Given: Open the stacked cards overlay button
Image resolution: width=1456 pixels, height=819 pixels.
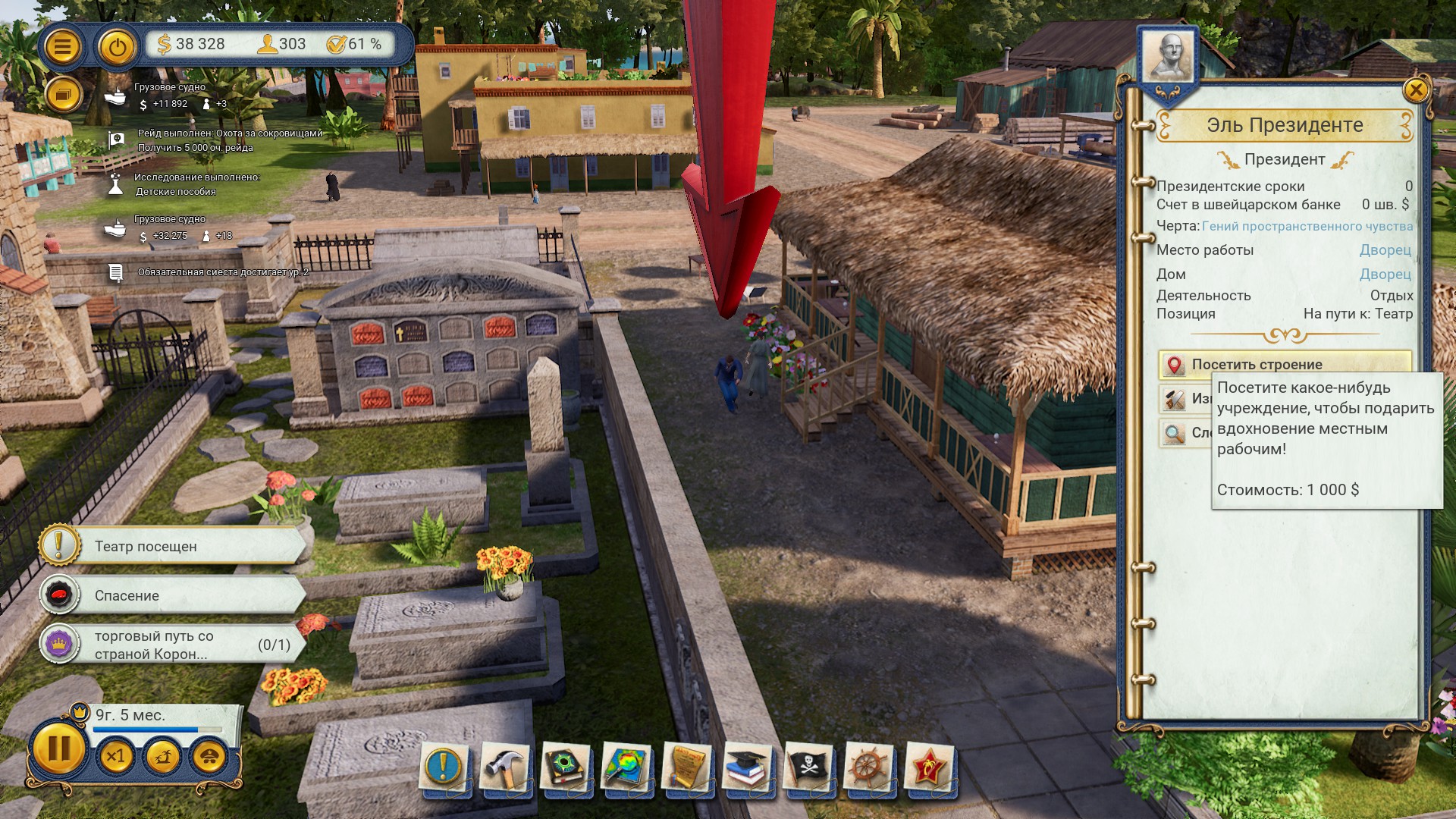Looking at the screenshot, I should click(x=63, y=96).
